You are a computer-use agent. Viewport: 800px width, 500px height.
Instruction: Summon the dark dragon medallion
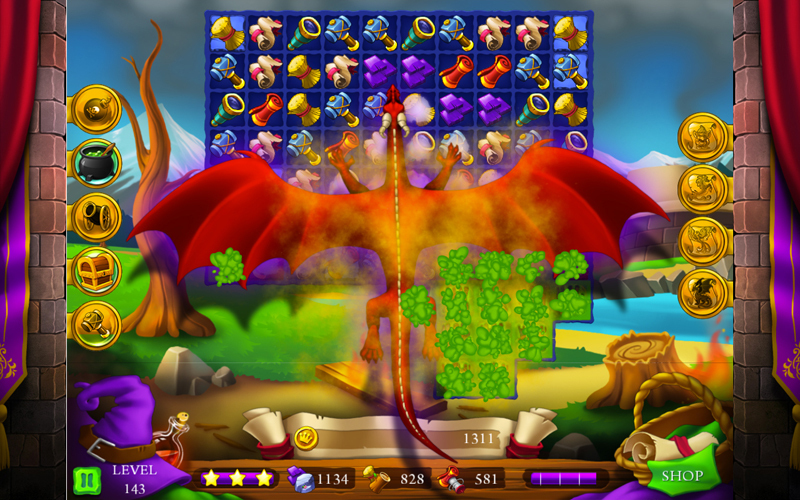click(x=703, y=293)
